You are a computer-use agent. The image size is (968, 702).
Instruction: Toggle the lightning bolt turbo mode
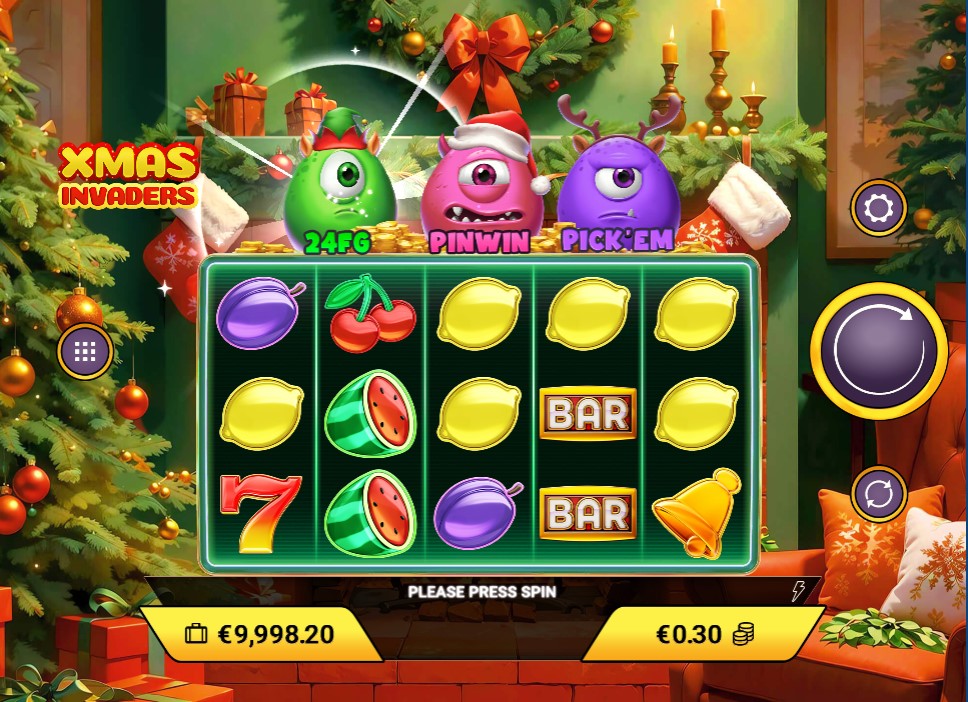click(x=798, y=591)
